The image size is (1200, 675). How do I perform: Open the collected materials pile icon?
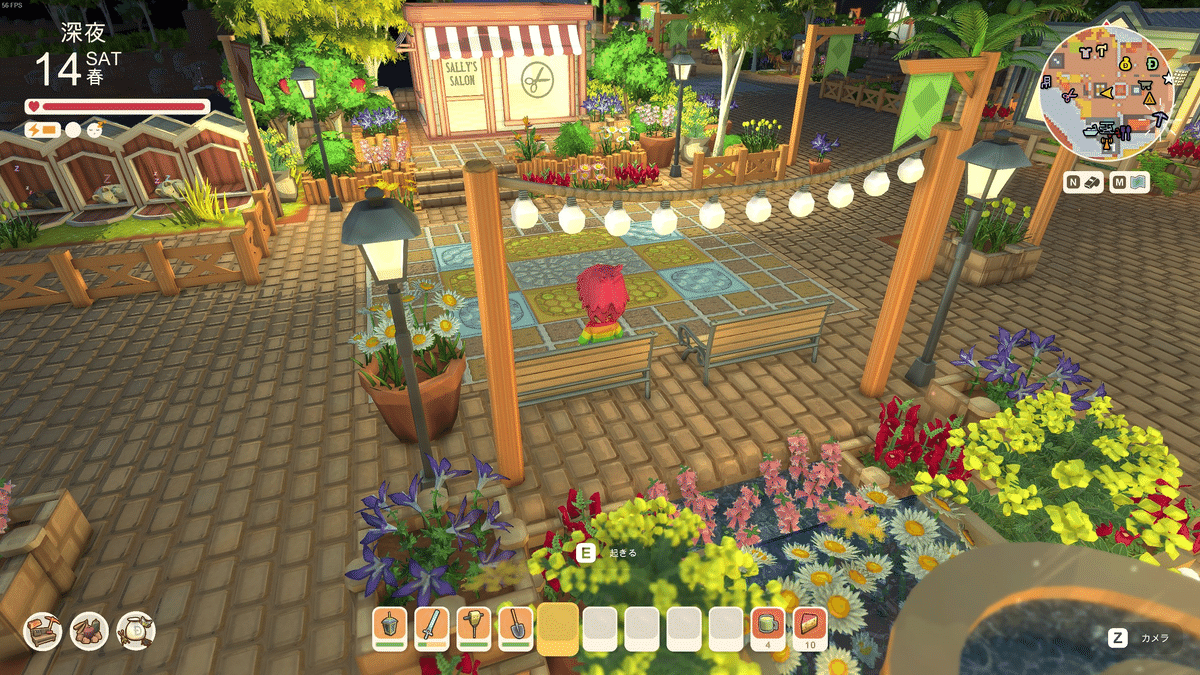(89, 631)
